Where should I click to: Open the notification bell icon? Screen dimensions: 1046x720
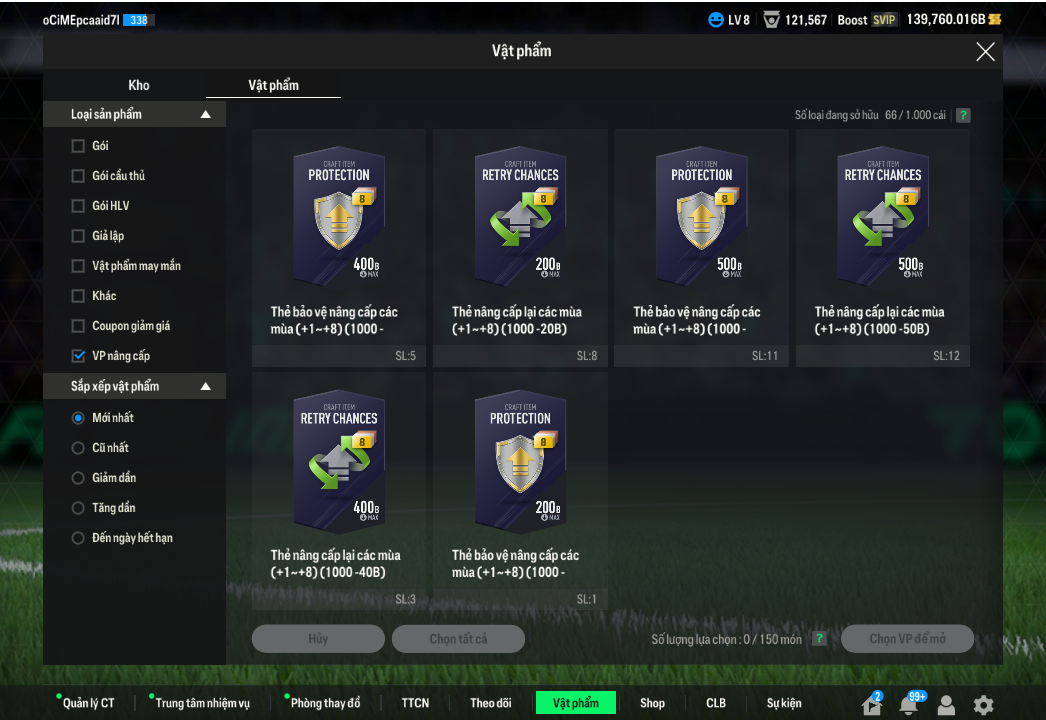point(908,704)
